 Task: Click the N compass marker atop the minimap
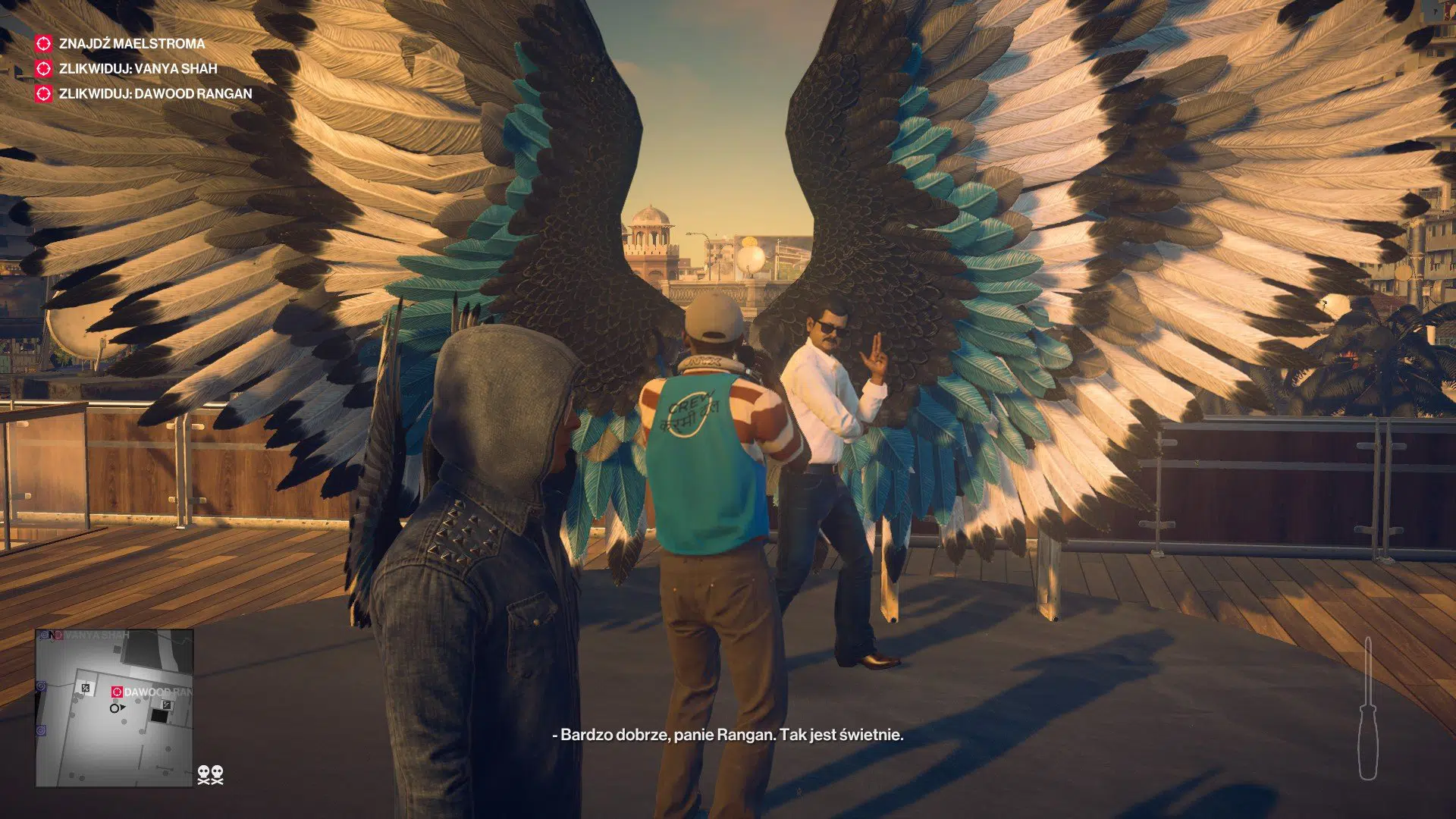point(52,634)
